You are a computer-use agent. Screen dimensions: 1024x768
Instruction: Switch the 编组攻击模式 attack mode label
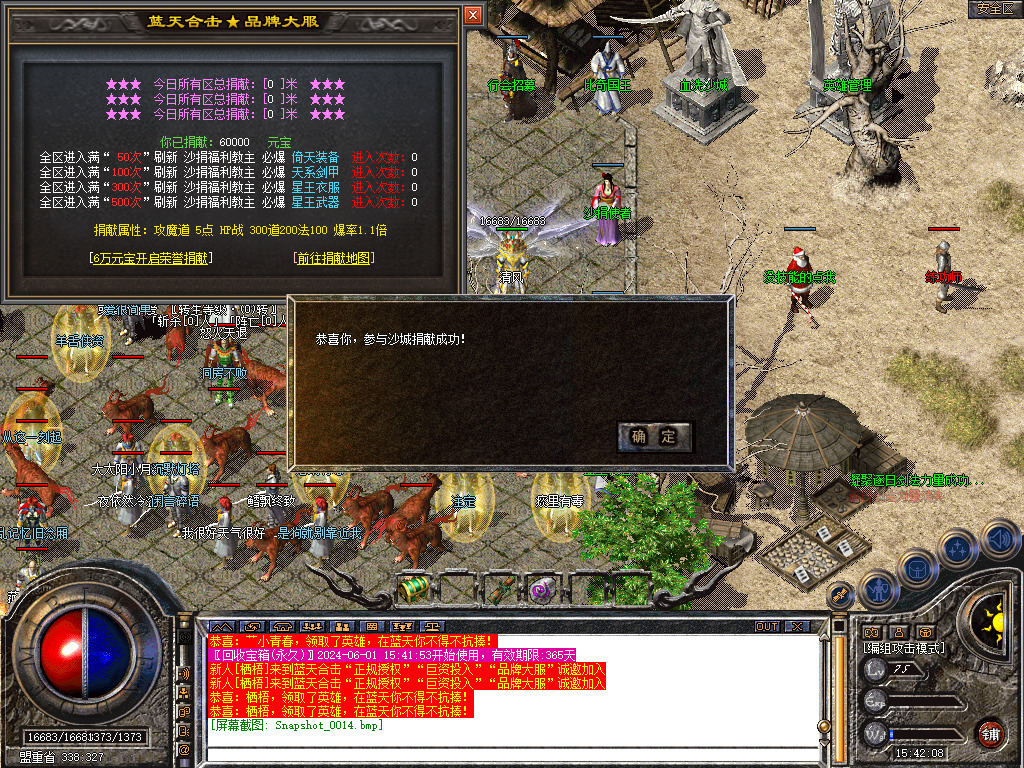(903, 648)
